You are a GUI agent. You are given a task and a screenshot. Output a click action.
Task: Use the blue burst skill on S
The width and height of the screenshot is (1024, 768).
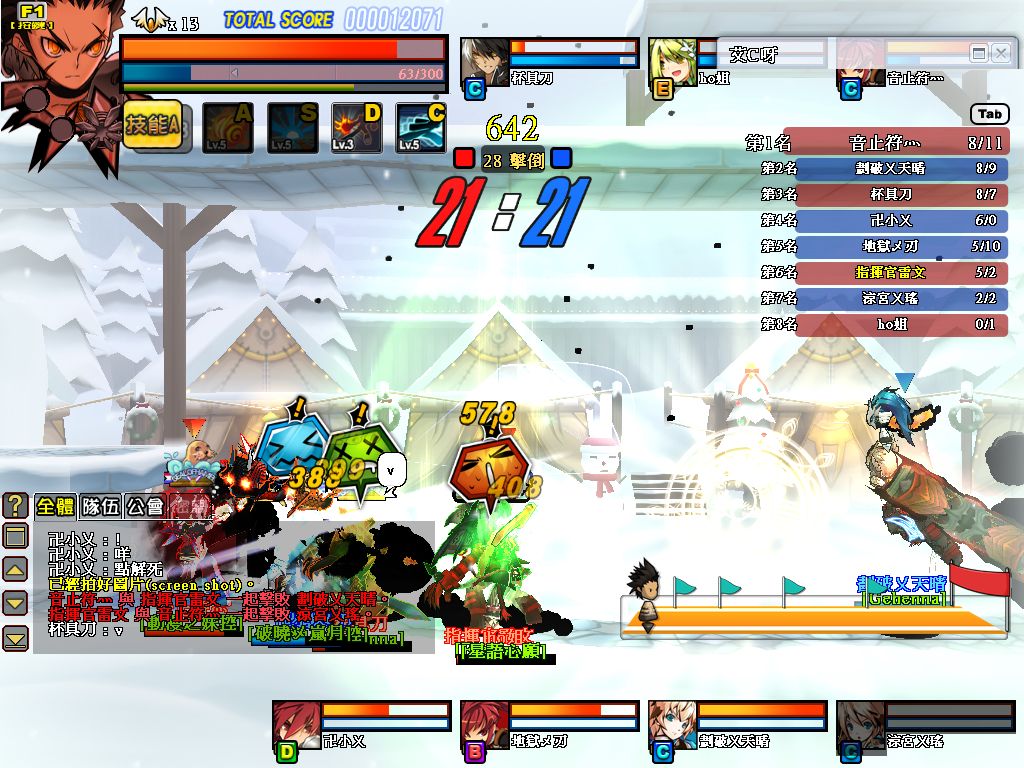(292, 128)
